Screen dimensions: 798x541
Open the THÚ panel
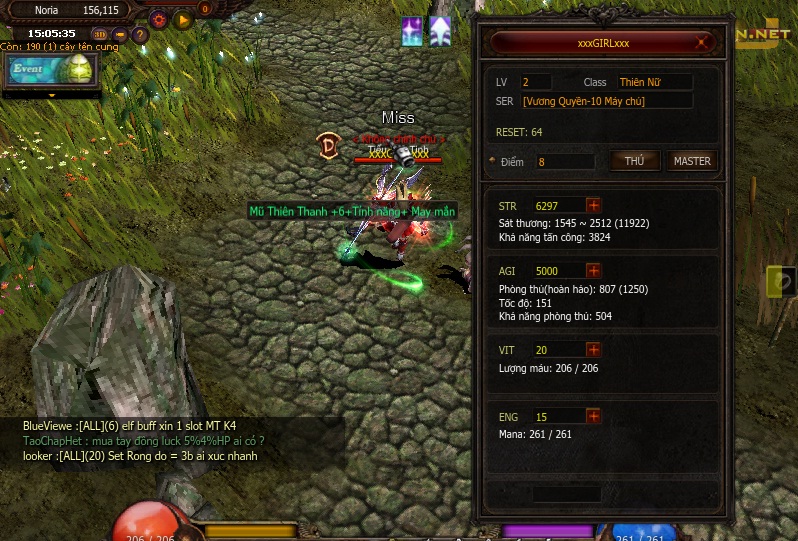click(x=634, y=161)
